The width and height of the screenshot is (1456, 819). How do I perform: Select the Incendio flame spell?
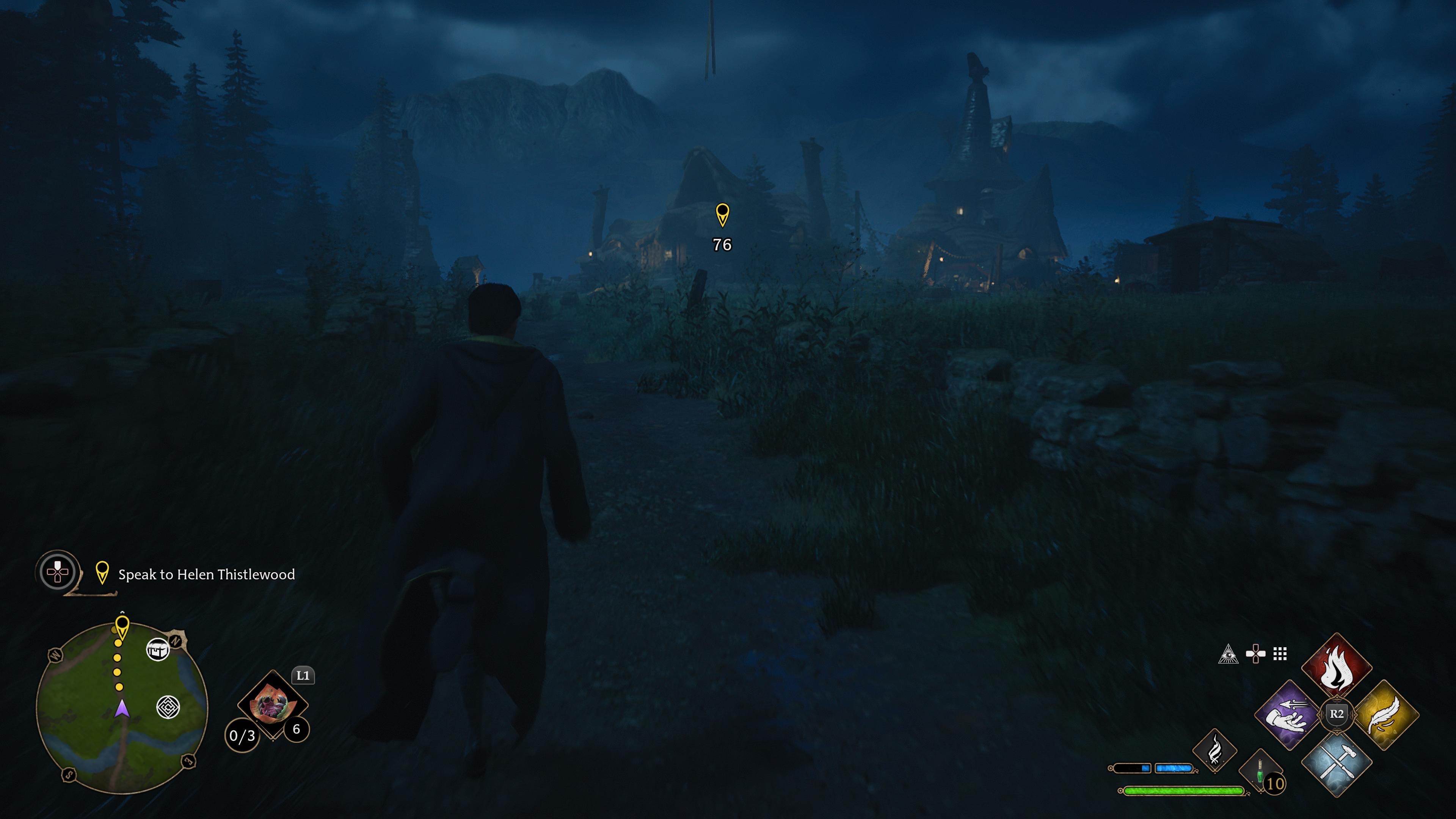(x=1336, y=667)
